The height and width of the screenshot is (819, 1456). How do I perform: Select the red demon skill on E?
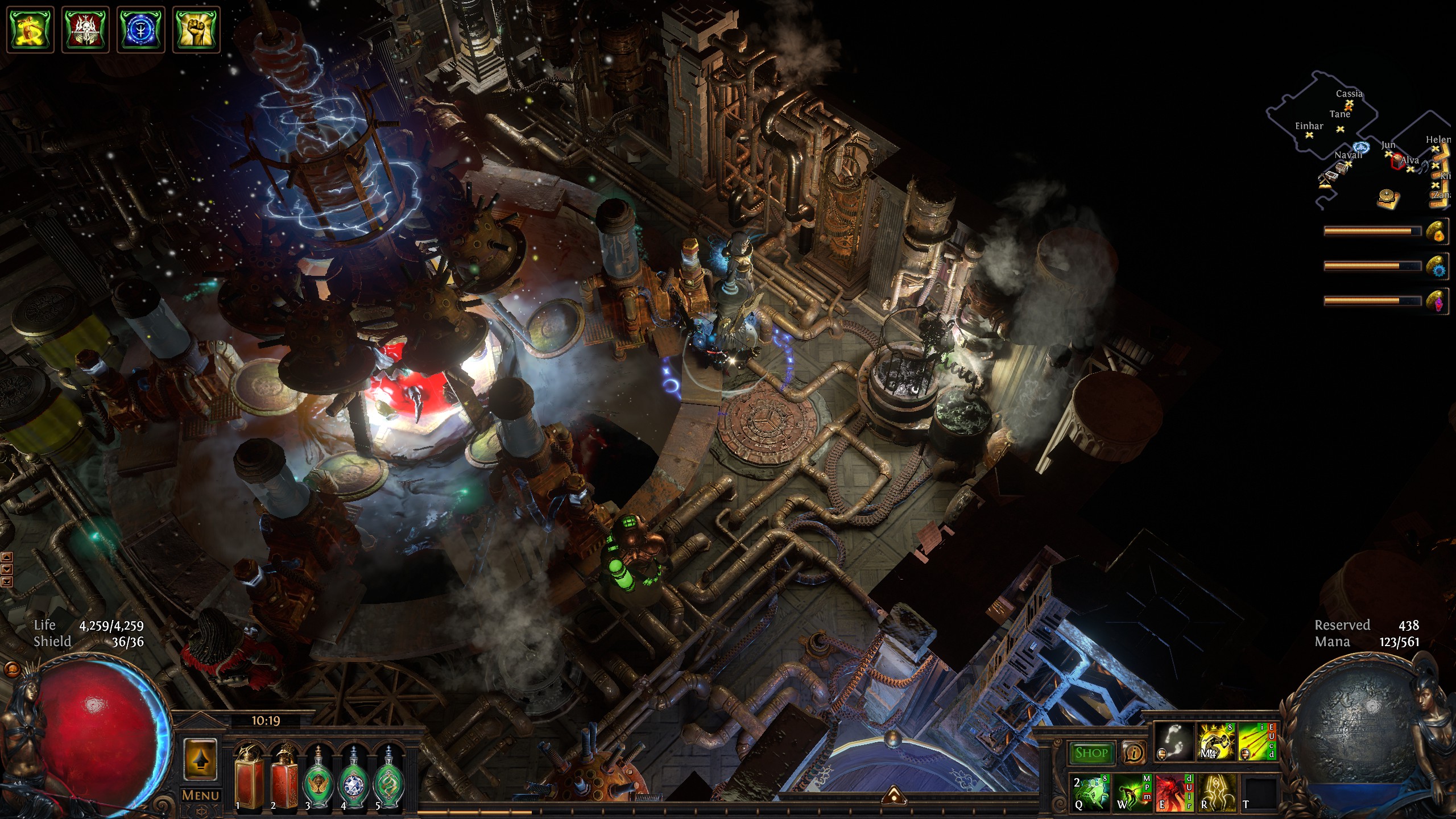click(x=1174, y=792)
